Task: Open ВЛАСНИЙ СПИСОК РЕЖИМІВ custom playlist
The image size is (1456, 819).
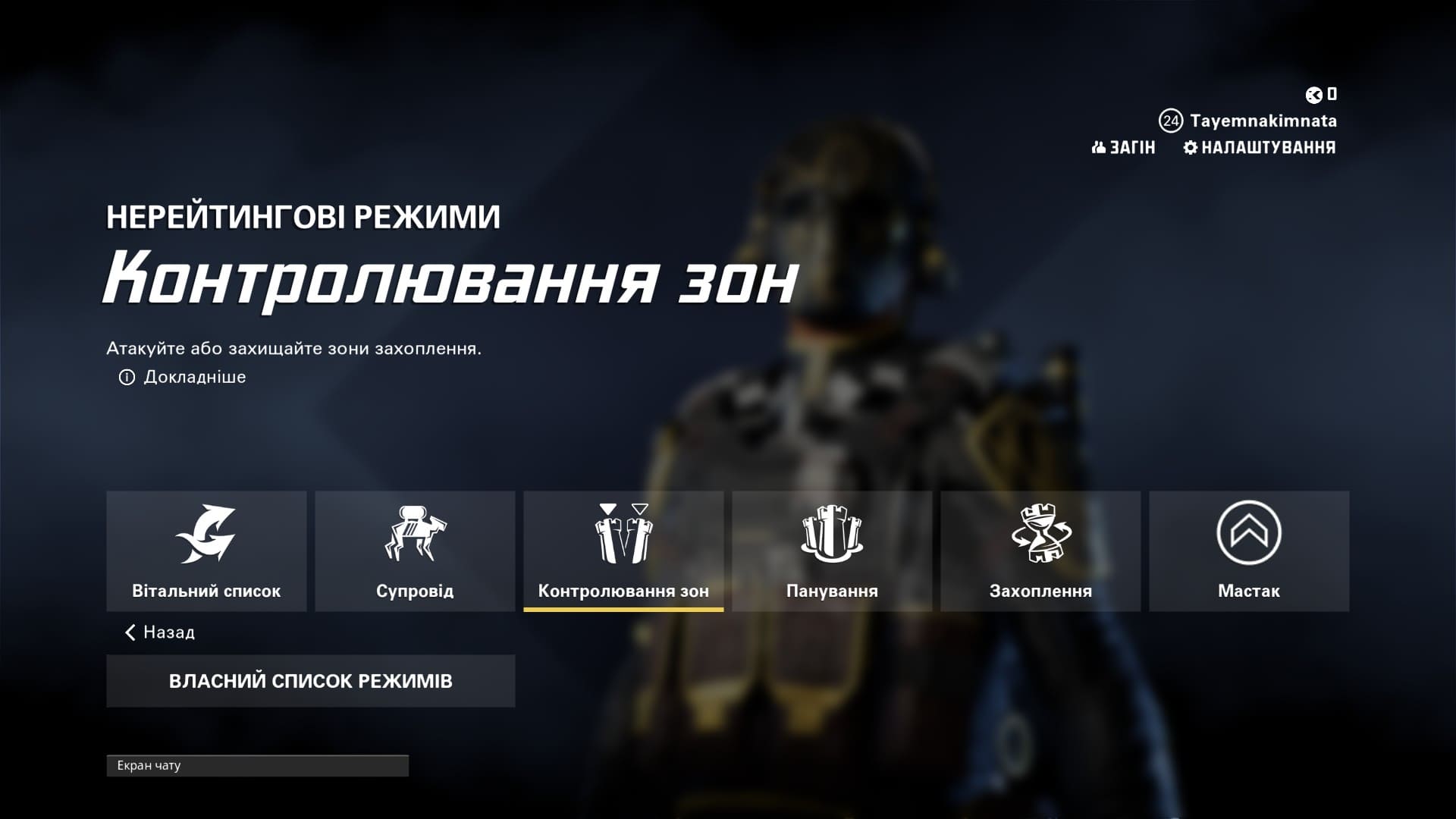Action: (x=311, y=680)
